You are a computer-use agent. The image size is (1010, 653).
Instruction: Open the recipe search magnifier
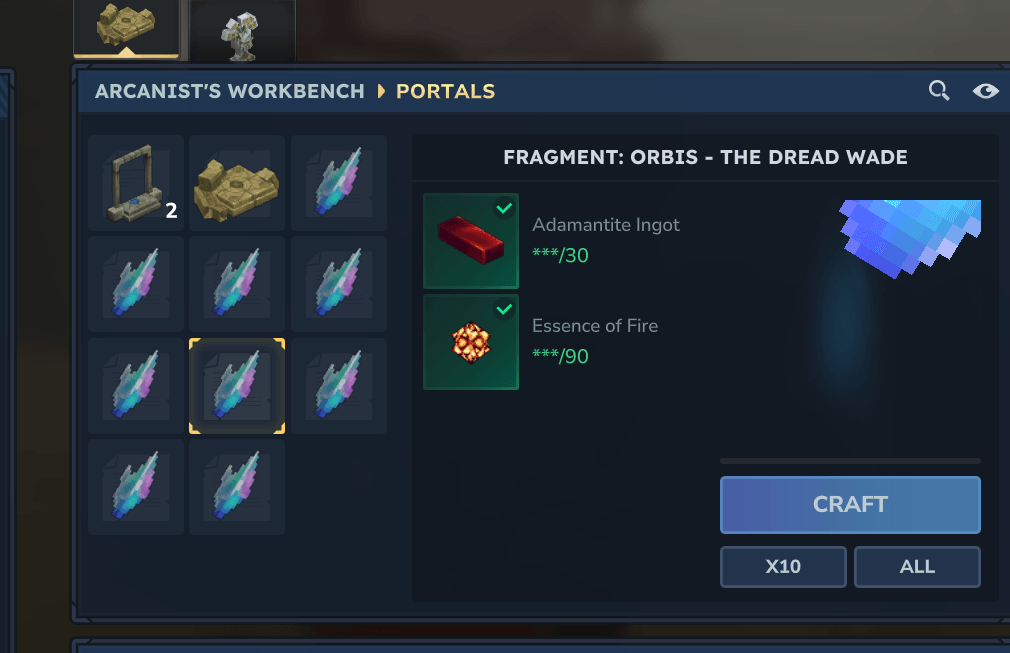click(x=939, y=91)
